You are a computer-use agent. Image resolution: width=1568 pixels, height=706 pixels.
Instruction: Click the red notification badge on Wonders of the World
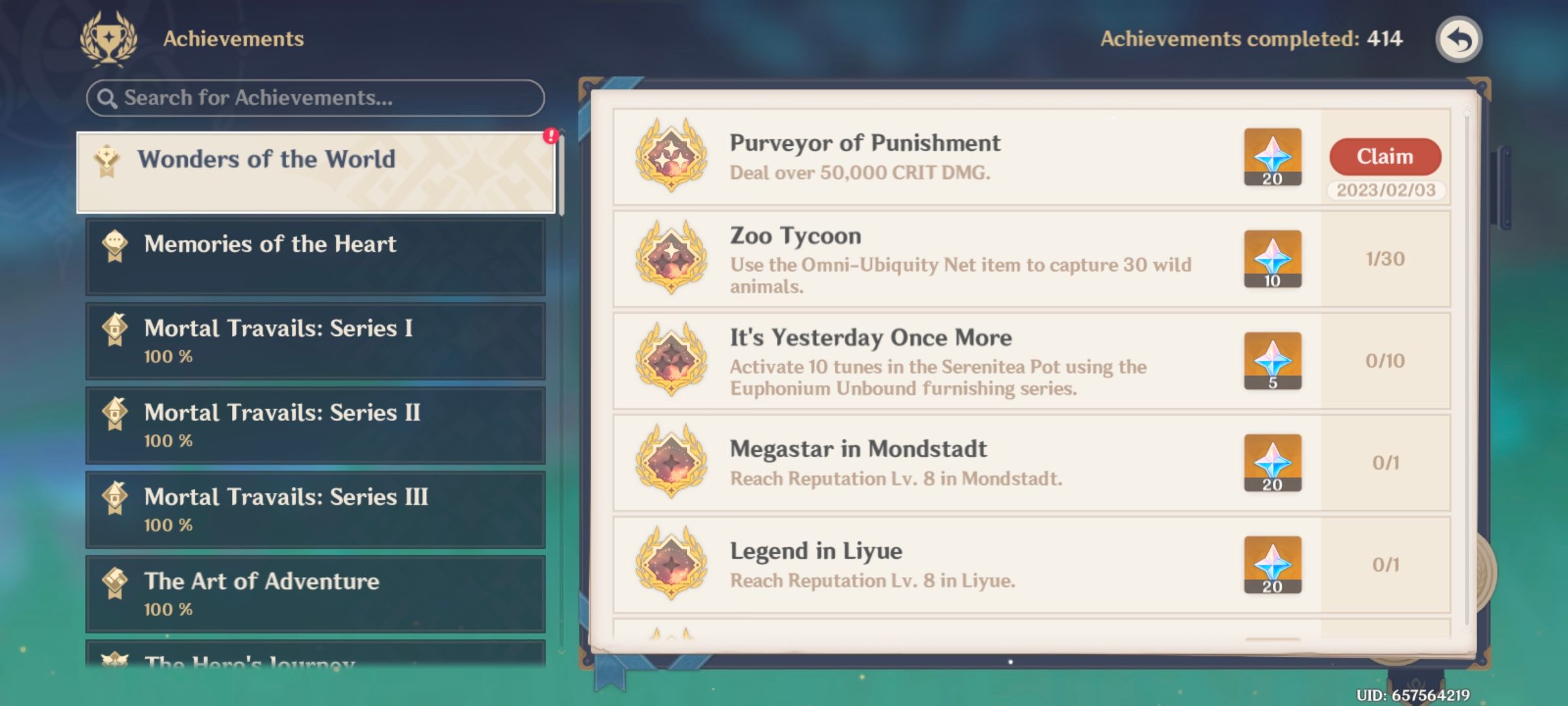click(x=551, y=135)
